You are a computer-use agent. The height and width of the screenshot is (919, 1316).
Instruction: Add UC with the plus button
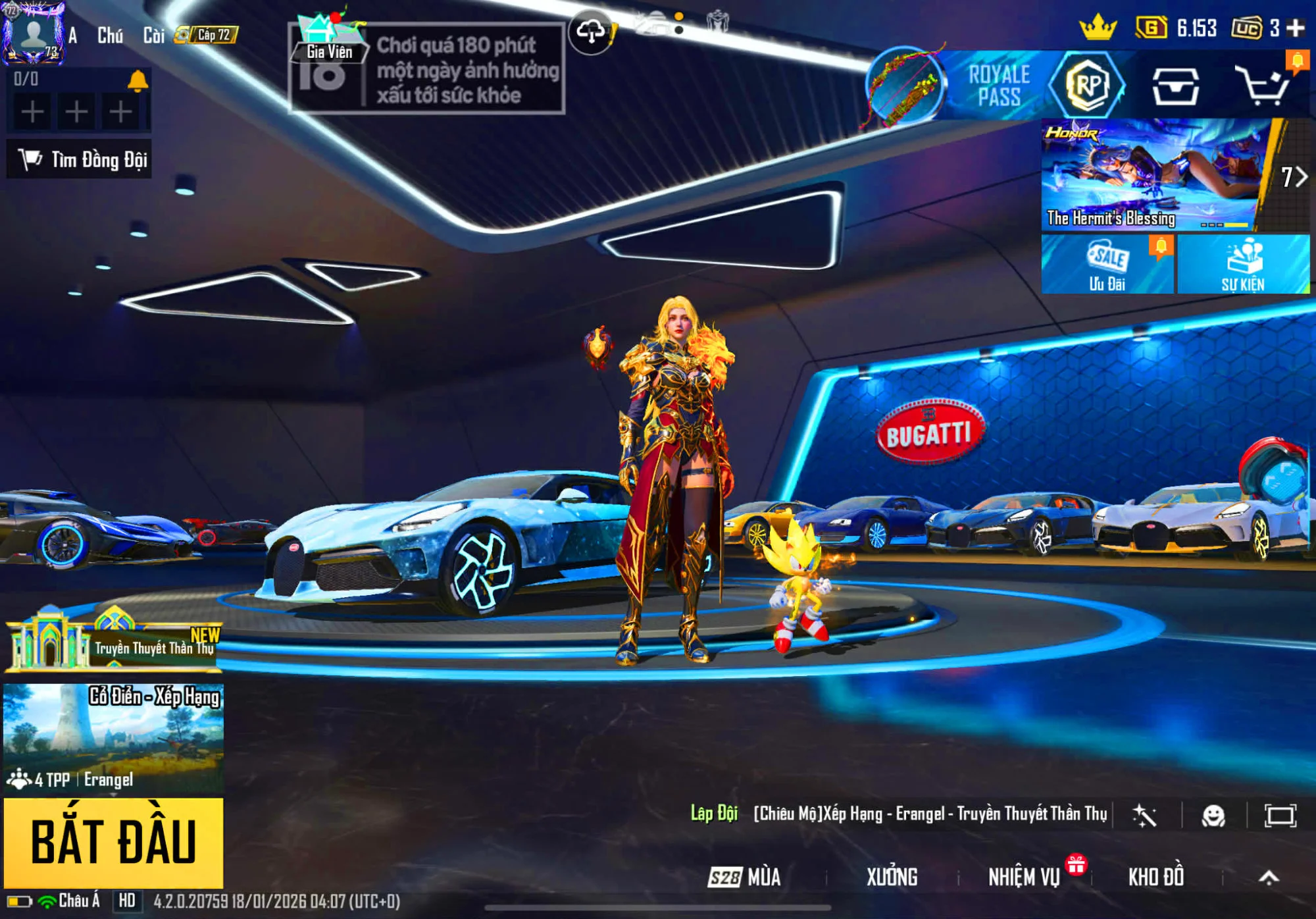tap(1296, 28)
